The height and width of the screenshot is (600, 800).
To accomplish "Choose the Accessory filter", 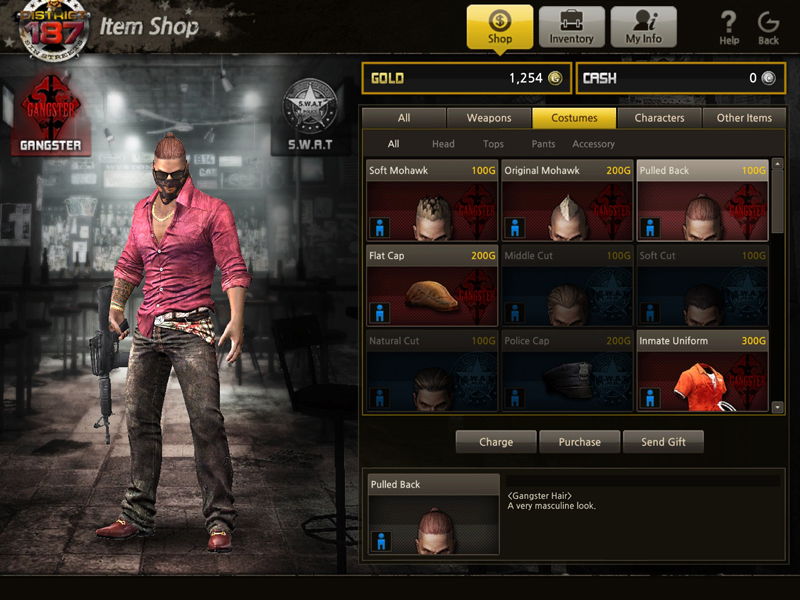I will 593,144.
